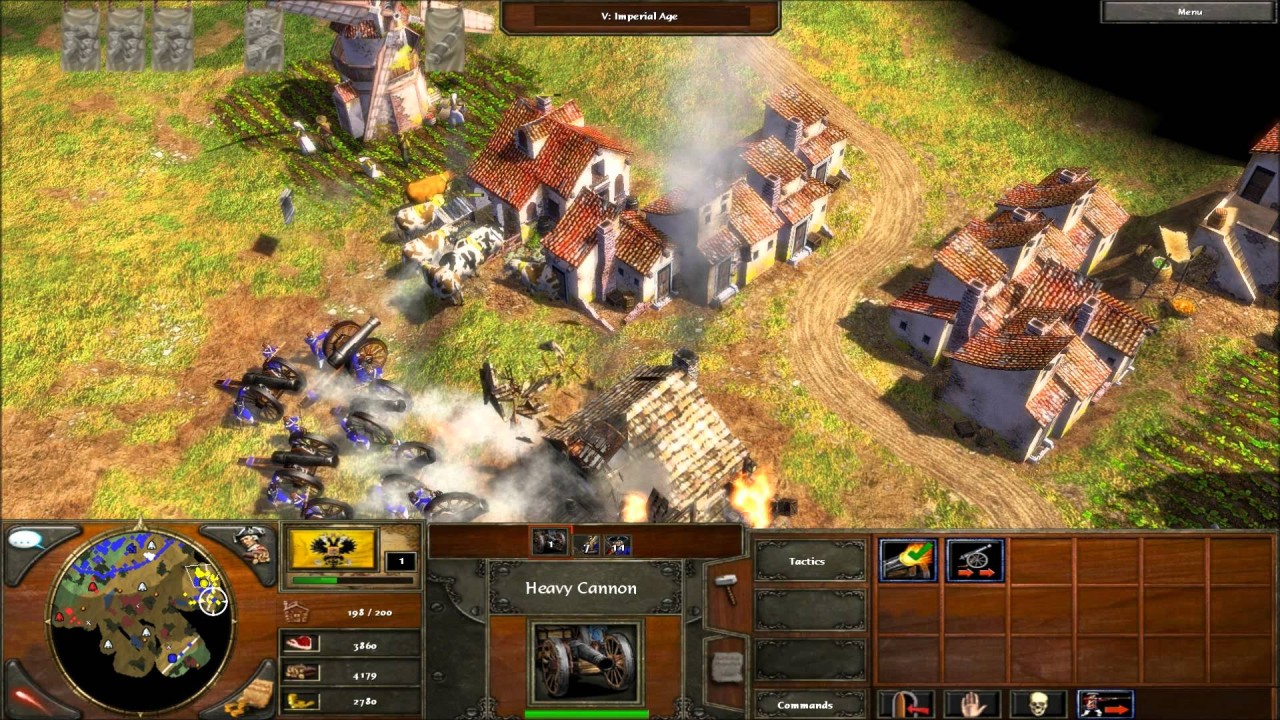Screen dimensions: 1280x720
Task: Switch to the parchment scroll tab
Action: click(x=727, y=664)
